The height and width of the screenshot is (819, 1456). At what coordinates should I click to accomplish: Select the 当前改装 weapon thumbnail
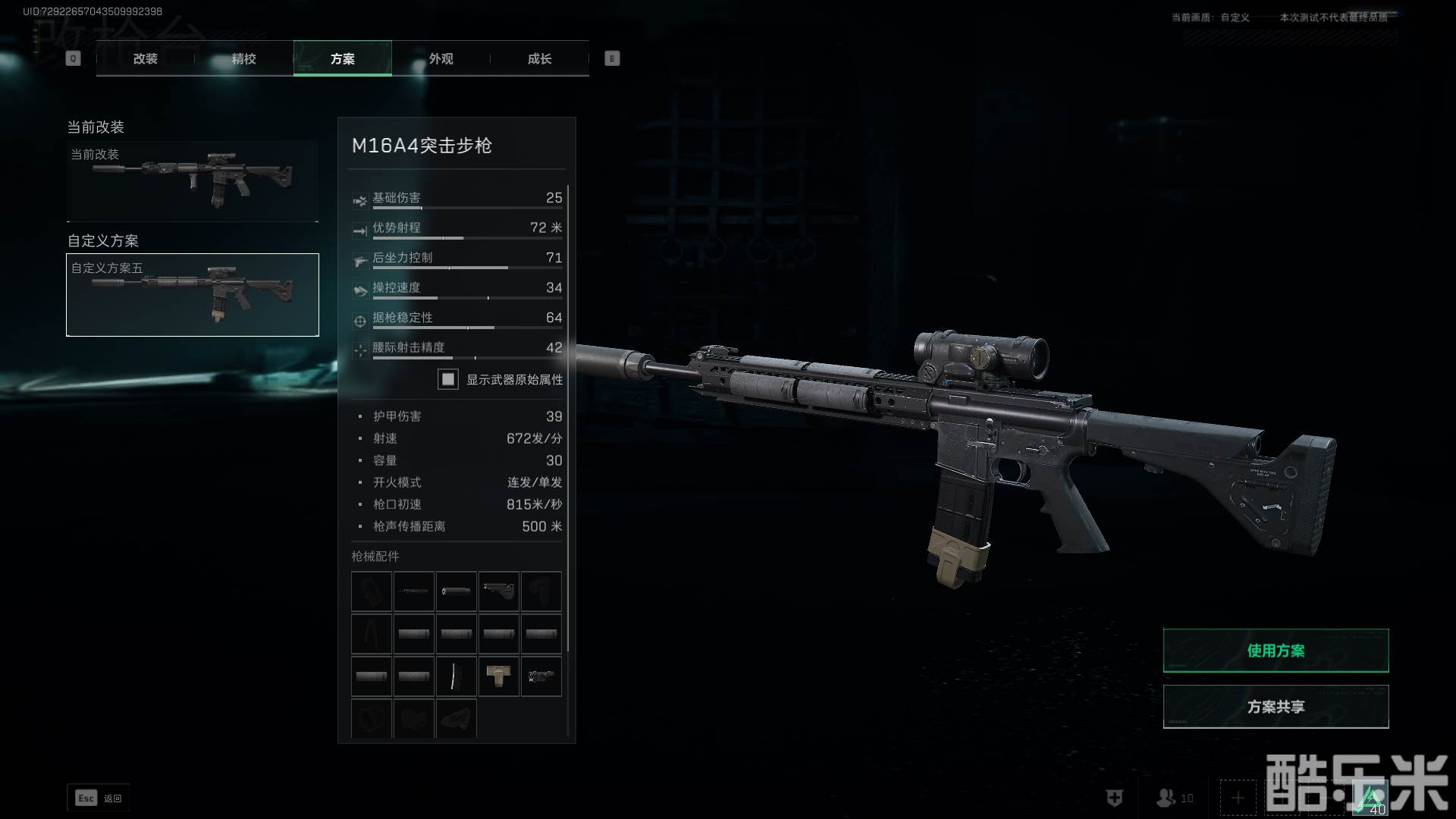(193, 180)
